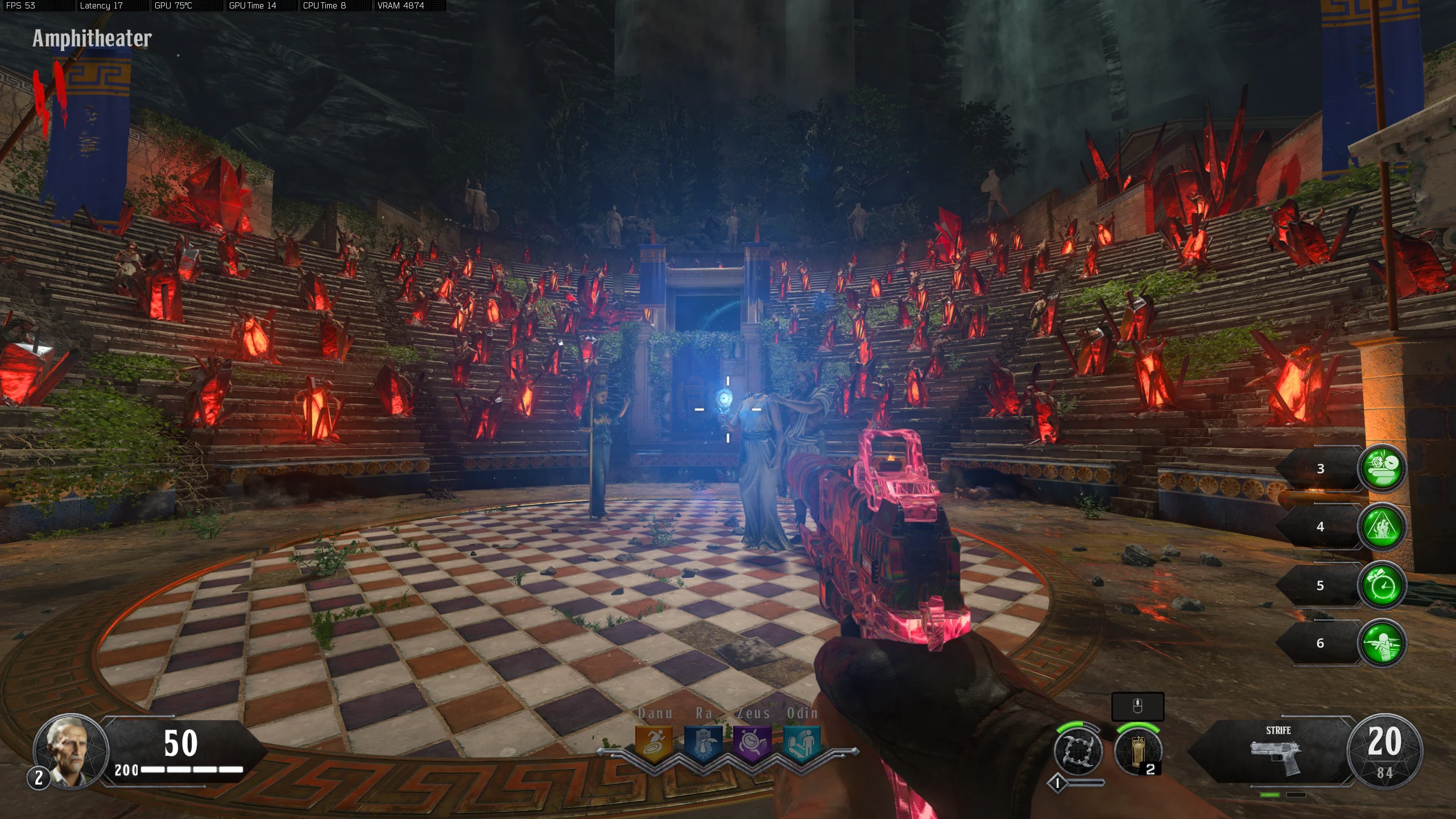Use the warning-triangle elixir in slot 4
The height and width of the screenshot is (819, 1456).
[1382, 527]
